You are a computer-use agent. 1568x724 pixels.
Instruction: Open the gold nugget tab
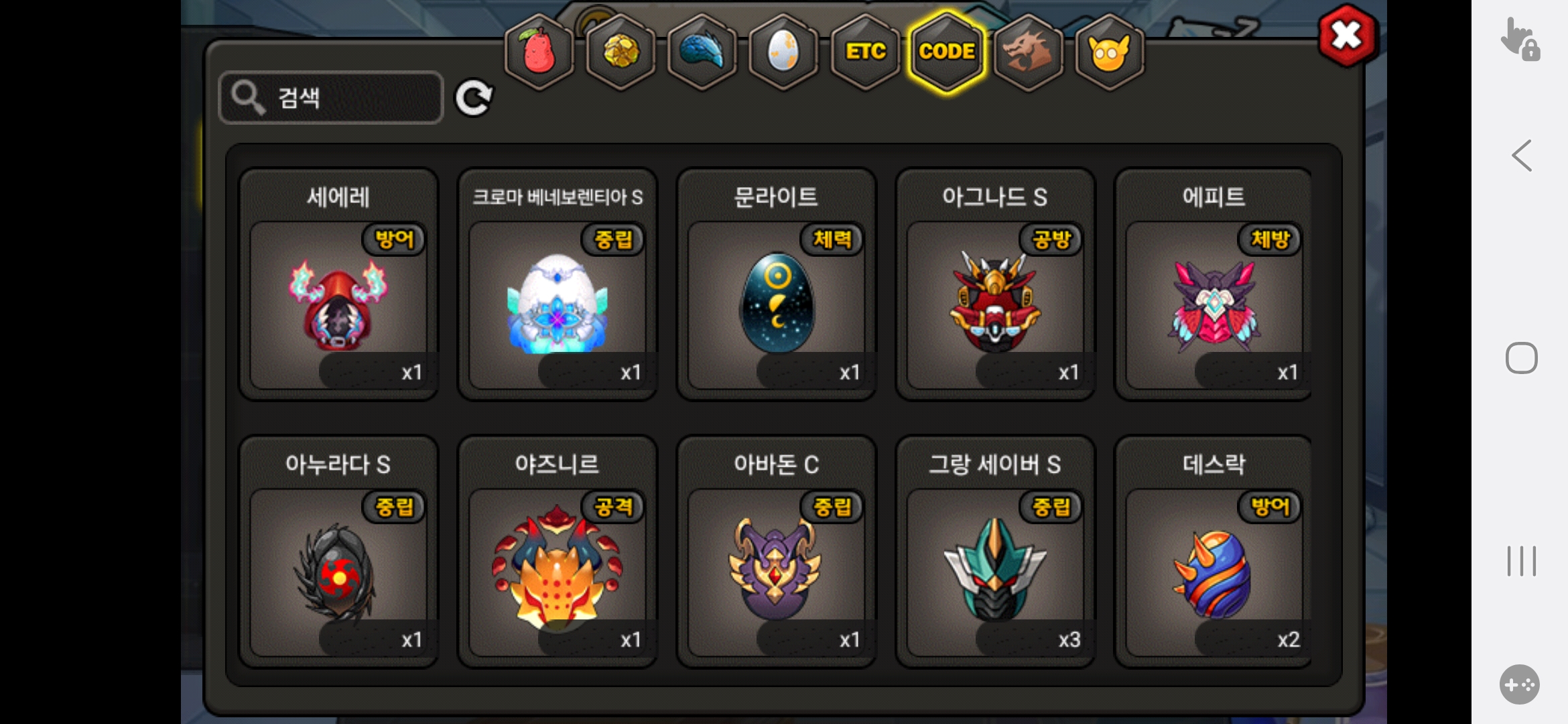pos(621,52)
